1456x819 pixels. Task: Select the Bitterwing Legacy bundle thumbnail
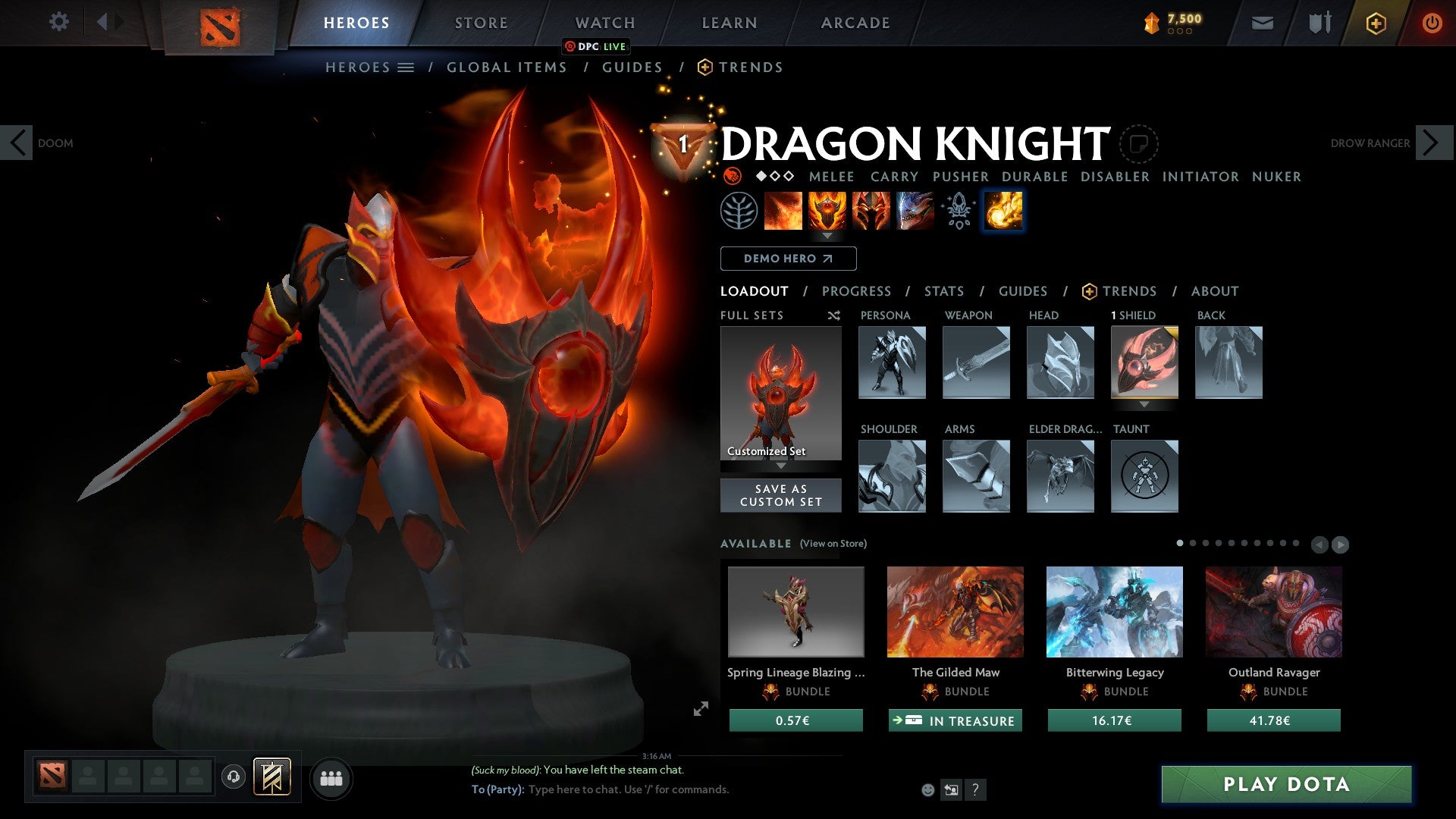tap(1114, 611)
